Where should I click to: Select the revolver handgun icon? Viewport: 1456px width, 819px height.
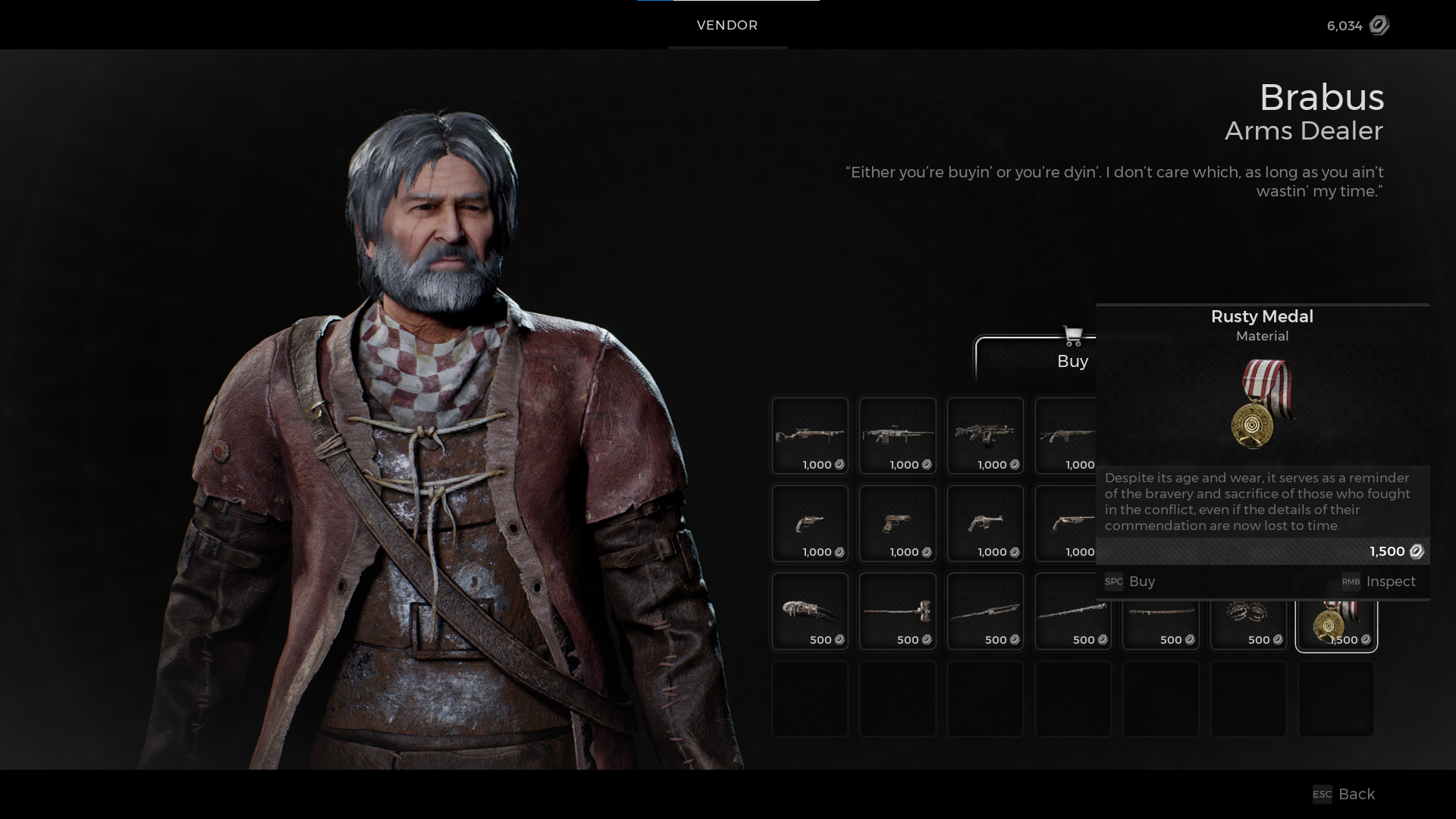click(810, 523)
